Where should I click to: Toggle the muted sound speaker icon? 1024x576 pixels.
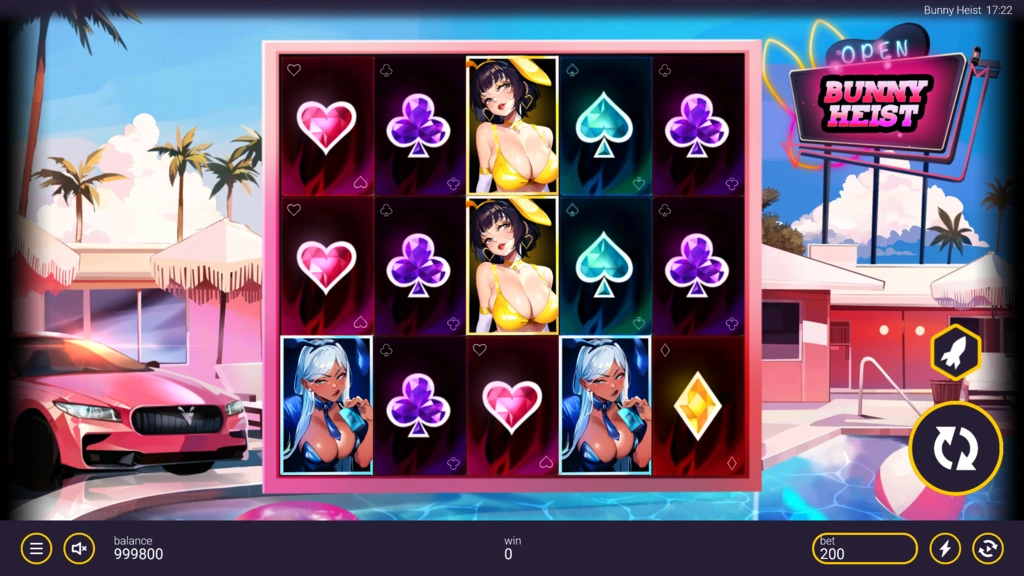tap(80, 548)
